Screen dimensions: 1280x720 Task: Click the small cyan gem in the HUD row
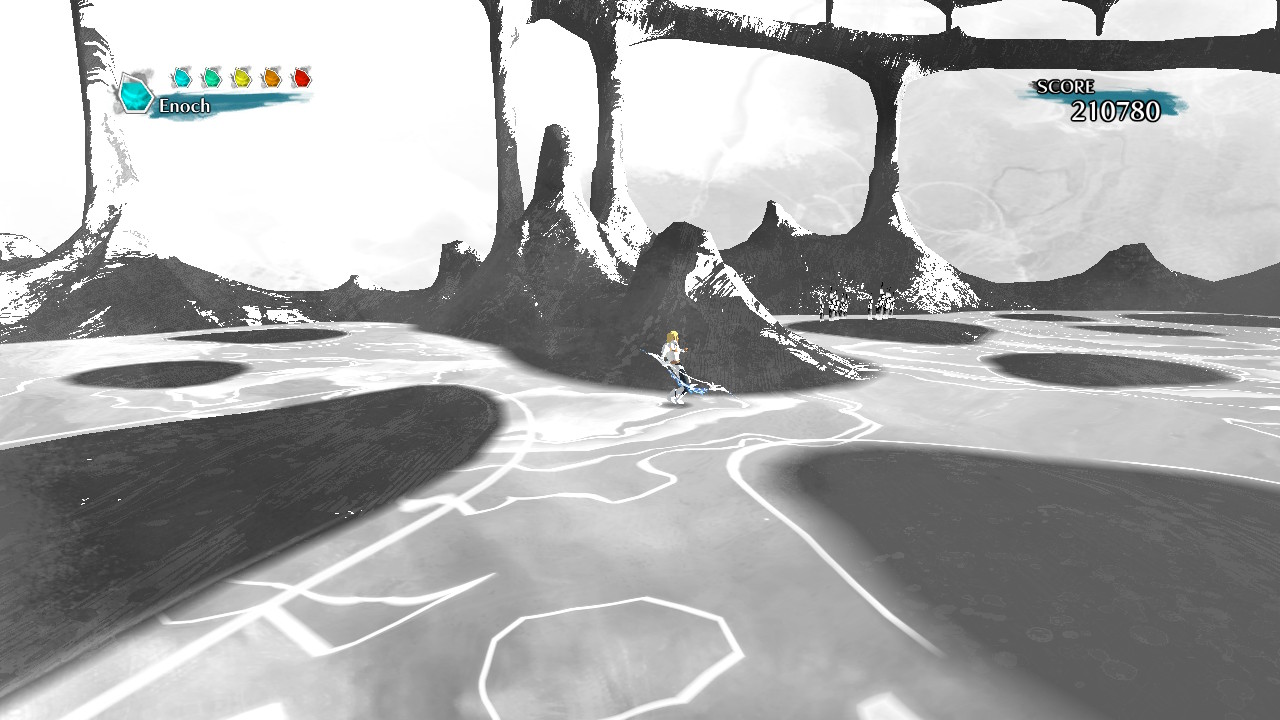coord(182,77)
